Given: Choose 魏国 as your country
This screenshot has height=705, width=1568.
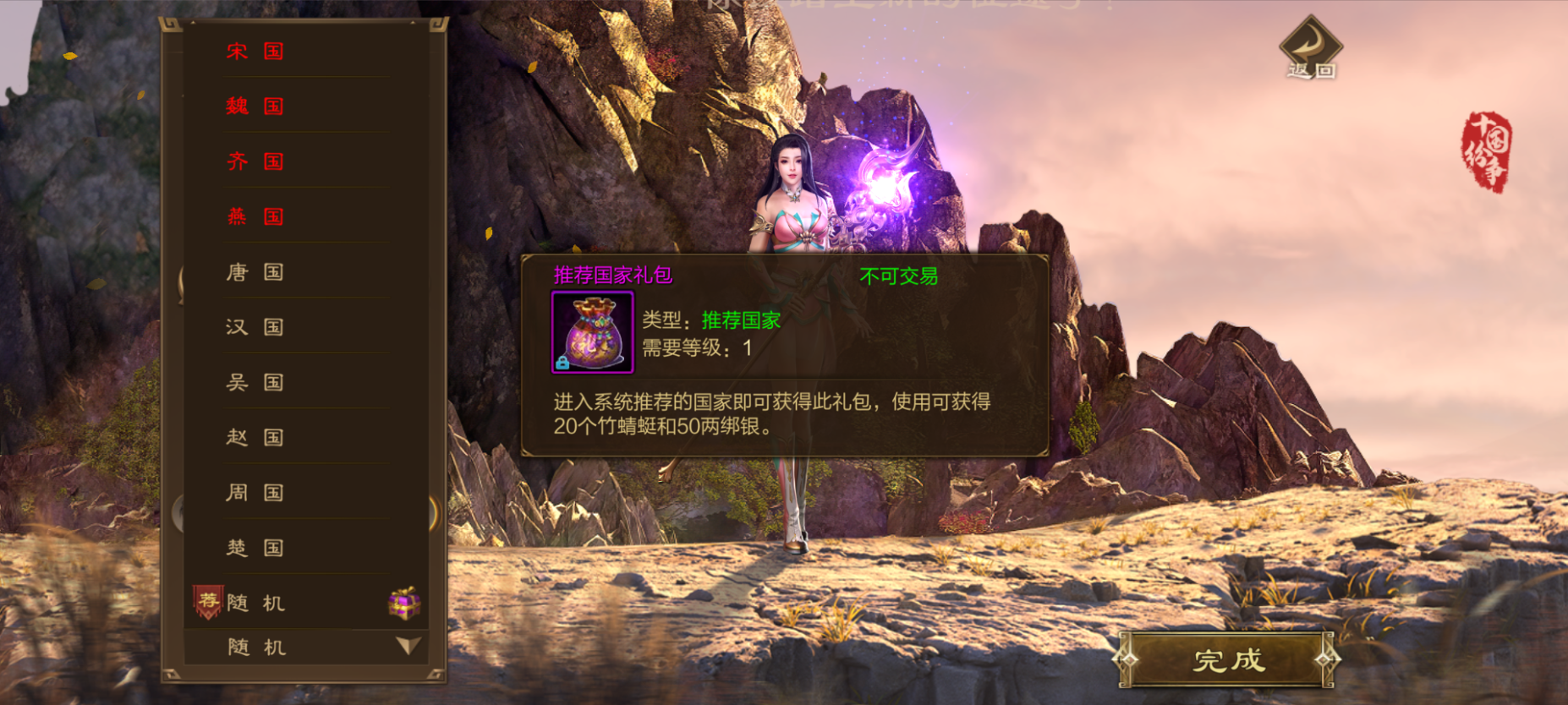Looking at the screenshot, I should pyautogui.click(x=255, y=107).
